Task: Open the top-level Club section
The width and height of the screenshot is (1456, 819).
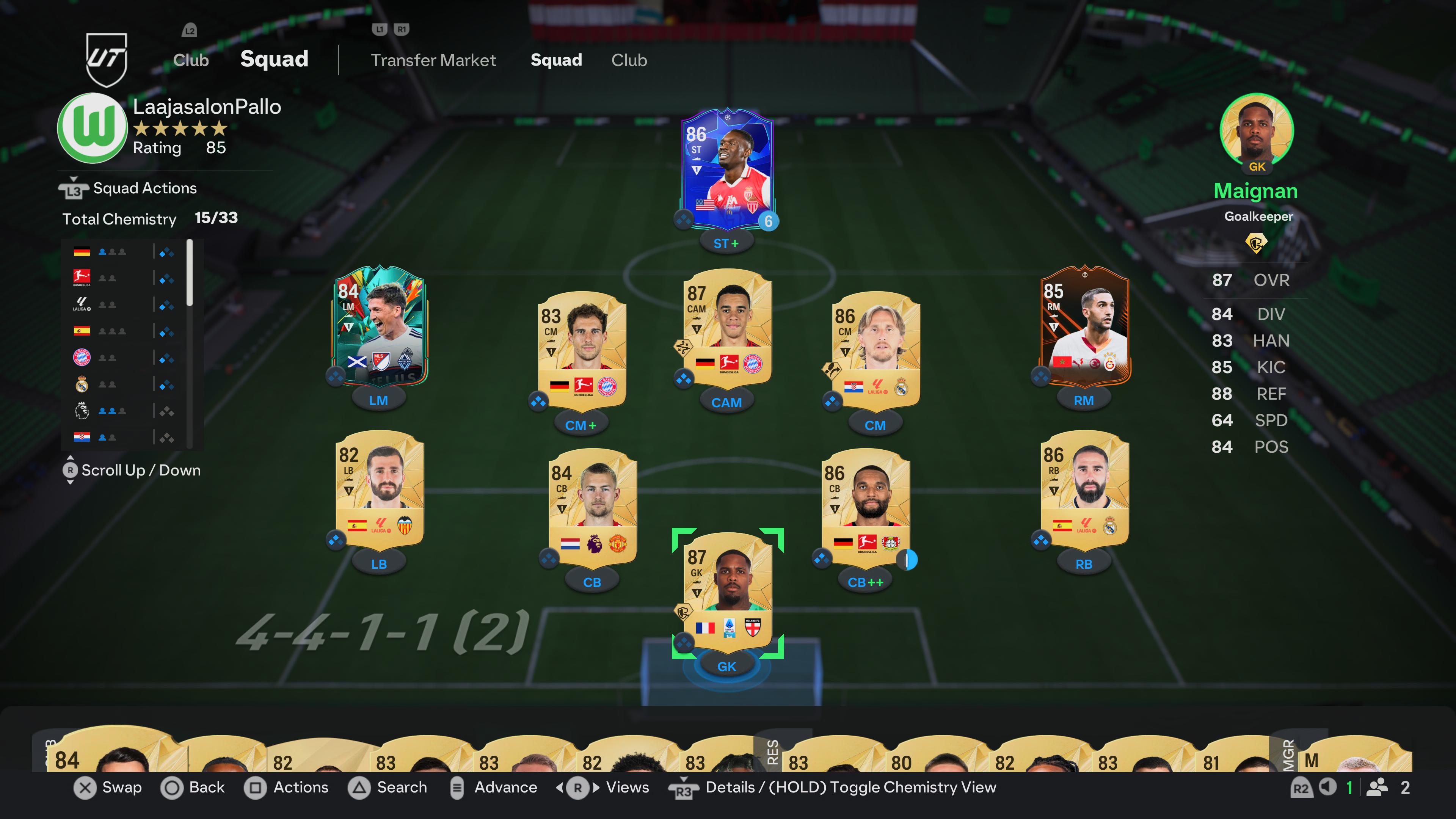Action: tap(190, 60)
